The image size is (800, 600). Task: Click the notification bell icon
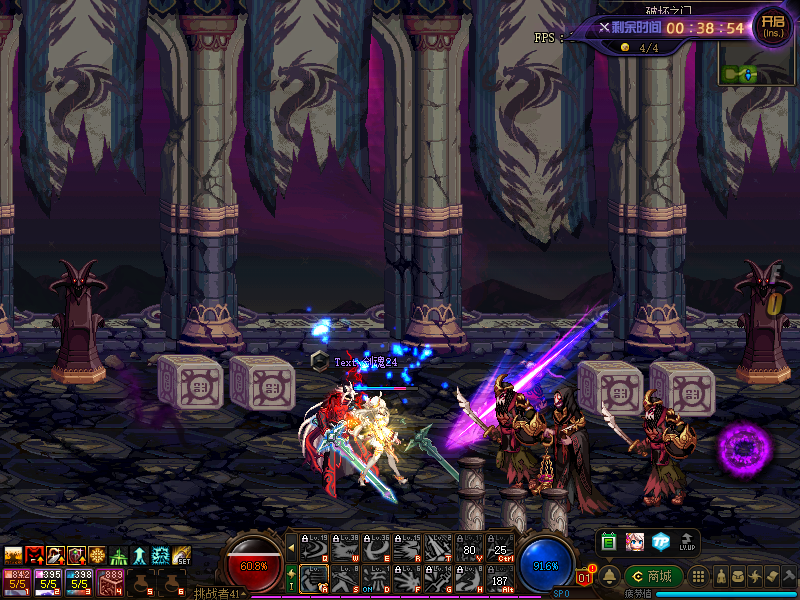[x=609, y=575]
